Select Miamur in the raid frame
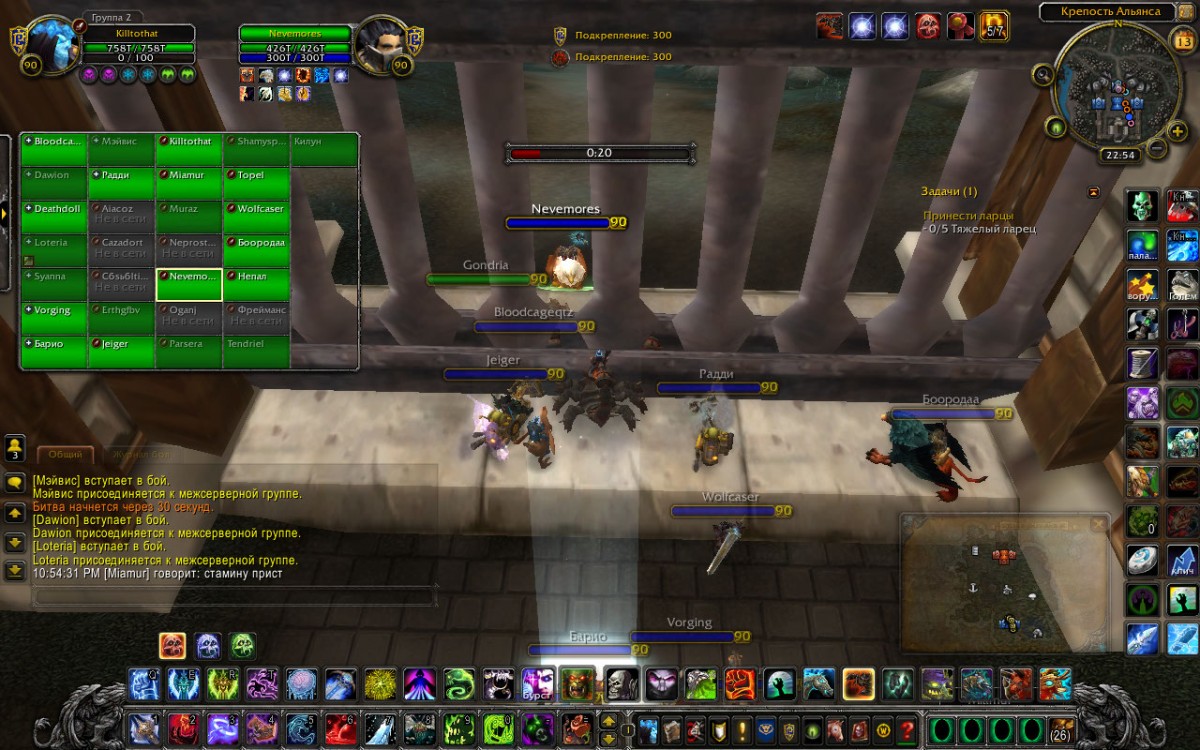 [189, 175]
